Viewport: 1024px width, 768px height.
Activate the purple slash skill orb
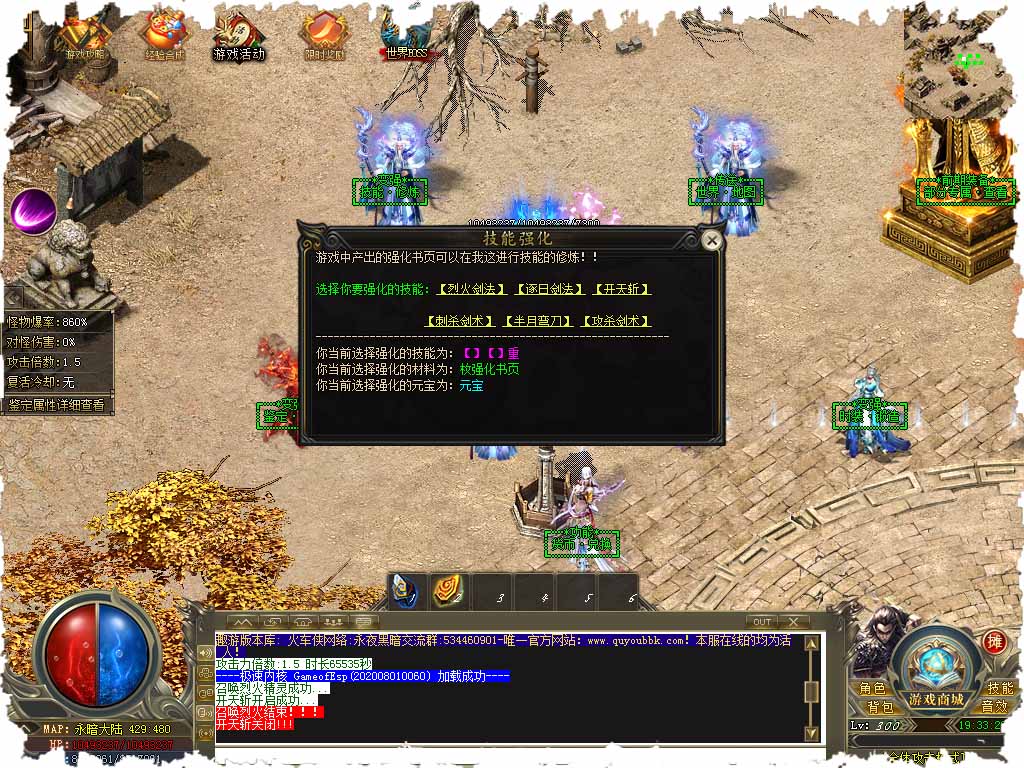pos(33,210)
